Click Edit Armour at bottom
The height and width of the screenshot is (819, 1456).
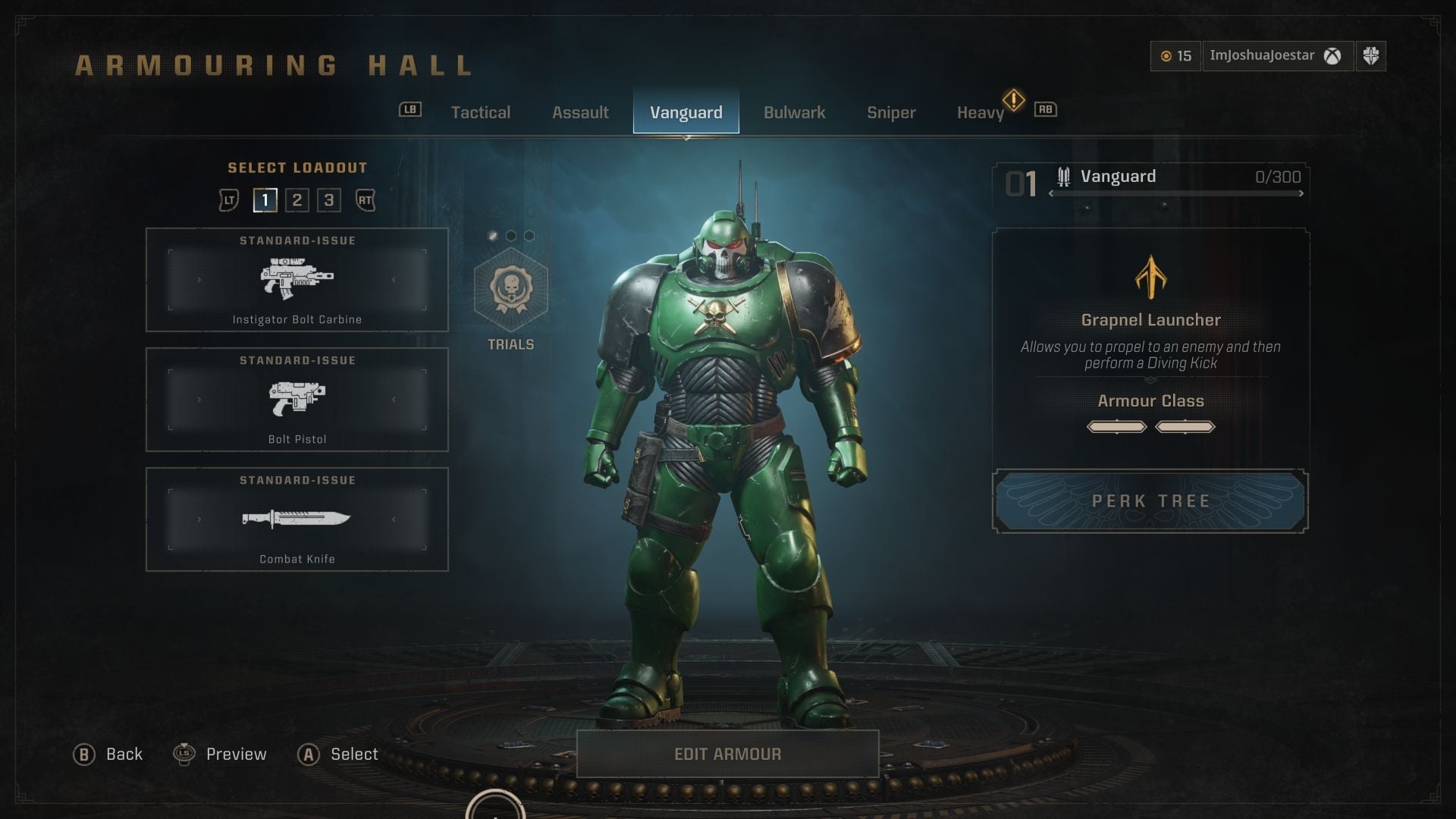(x=726, y=754)
